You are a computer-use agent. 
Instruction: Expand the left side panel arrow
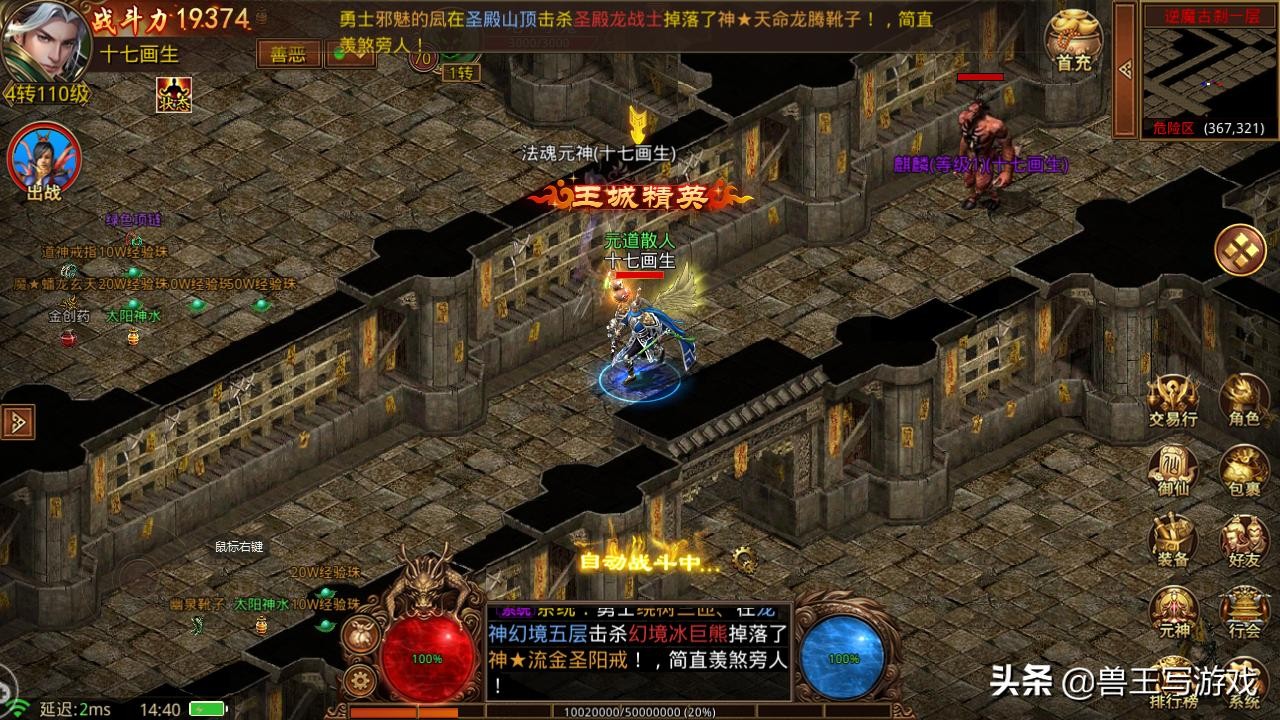[18, 421]
